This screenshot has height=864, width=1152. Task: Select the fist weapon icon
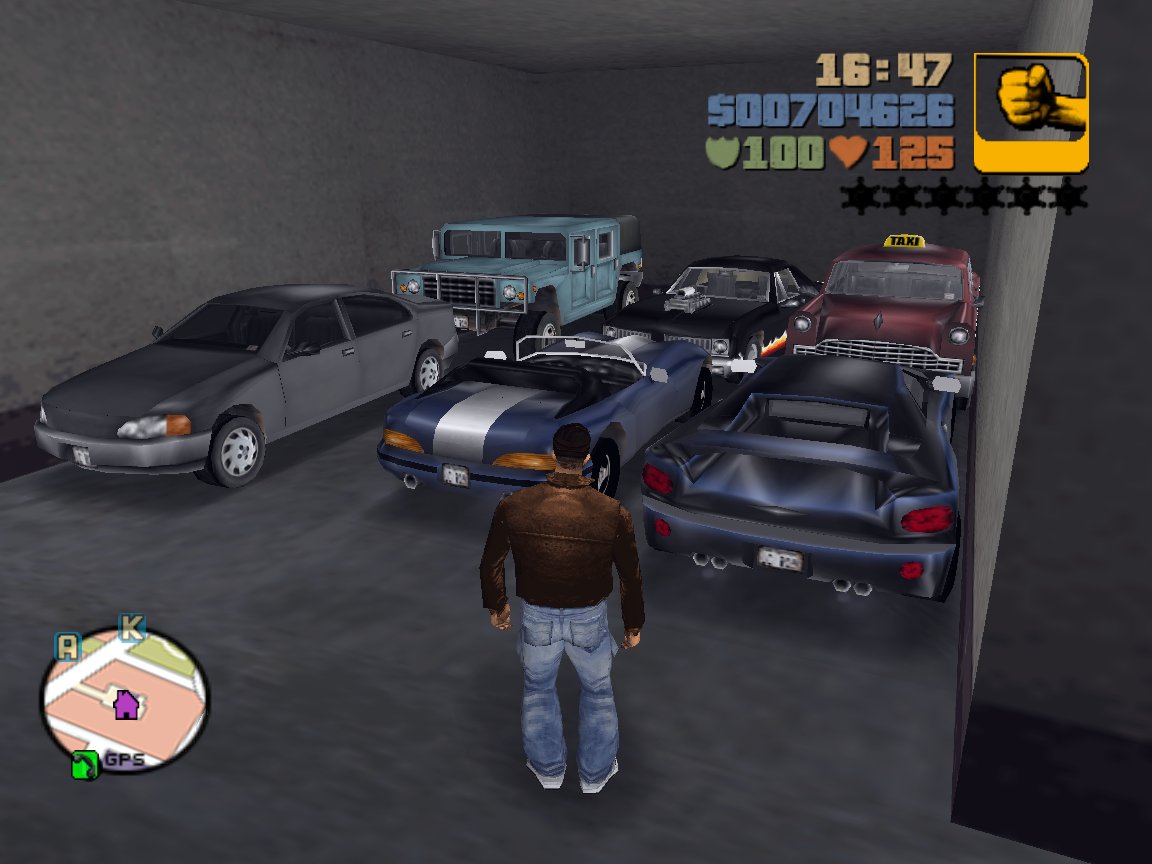(x=1031, y=112)
